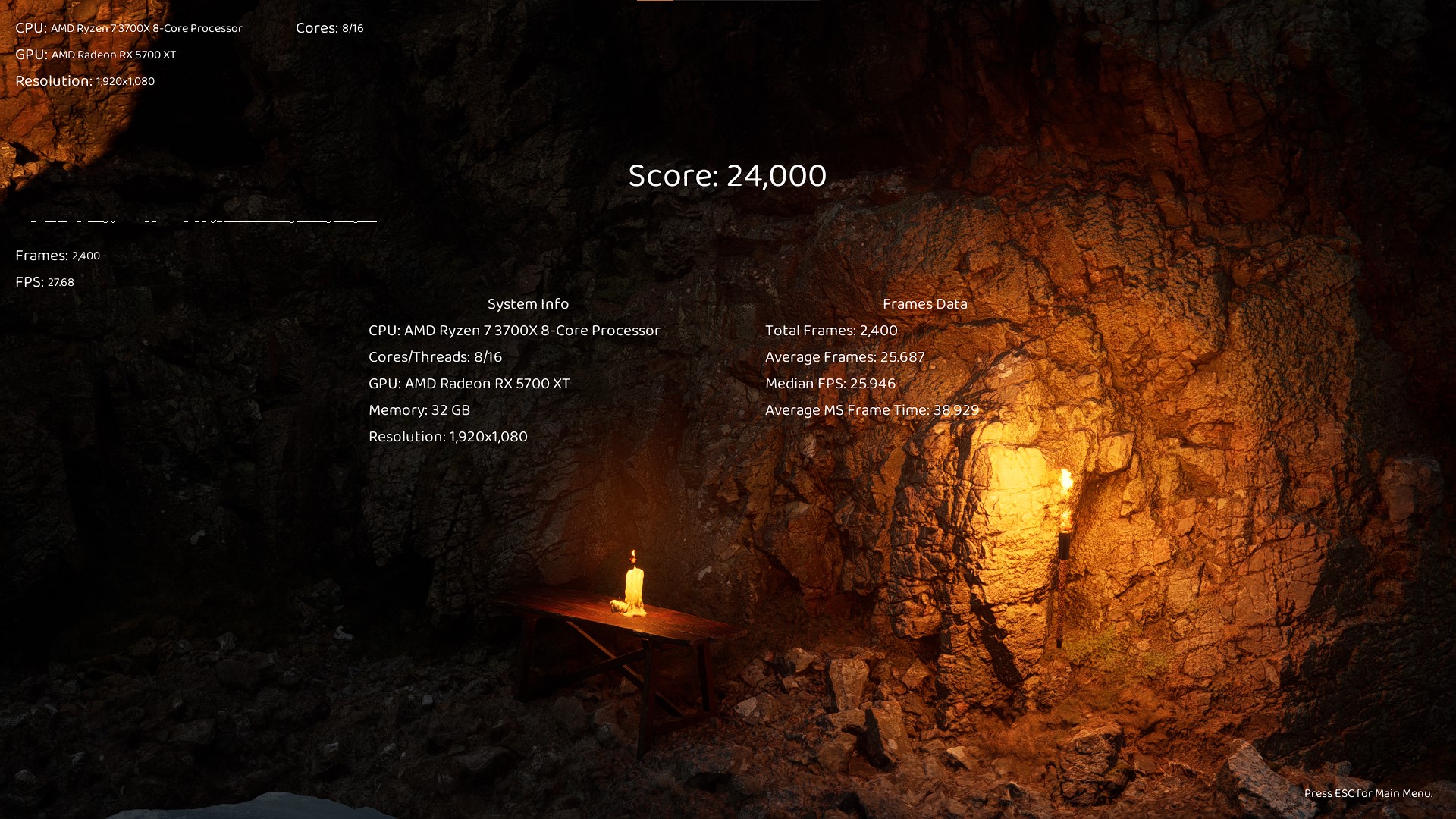The height and width of the screenshot is (819, 1456).
Task: Select CPU line under System Info
Action: point(513,330)
